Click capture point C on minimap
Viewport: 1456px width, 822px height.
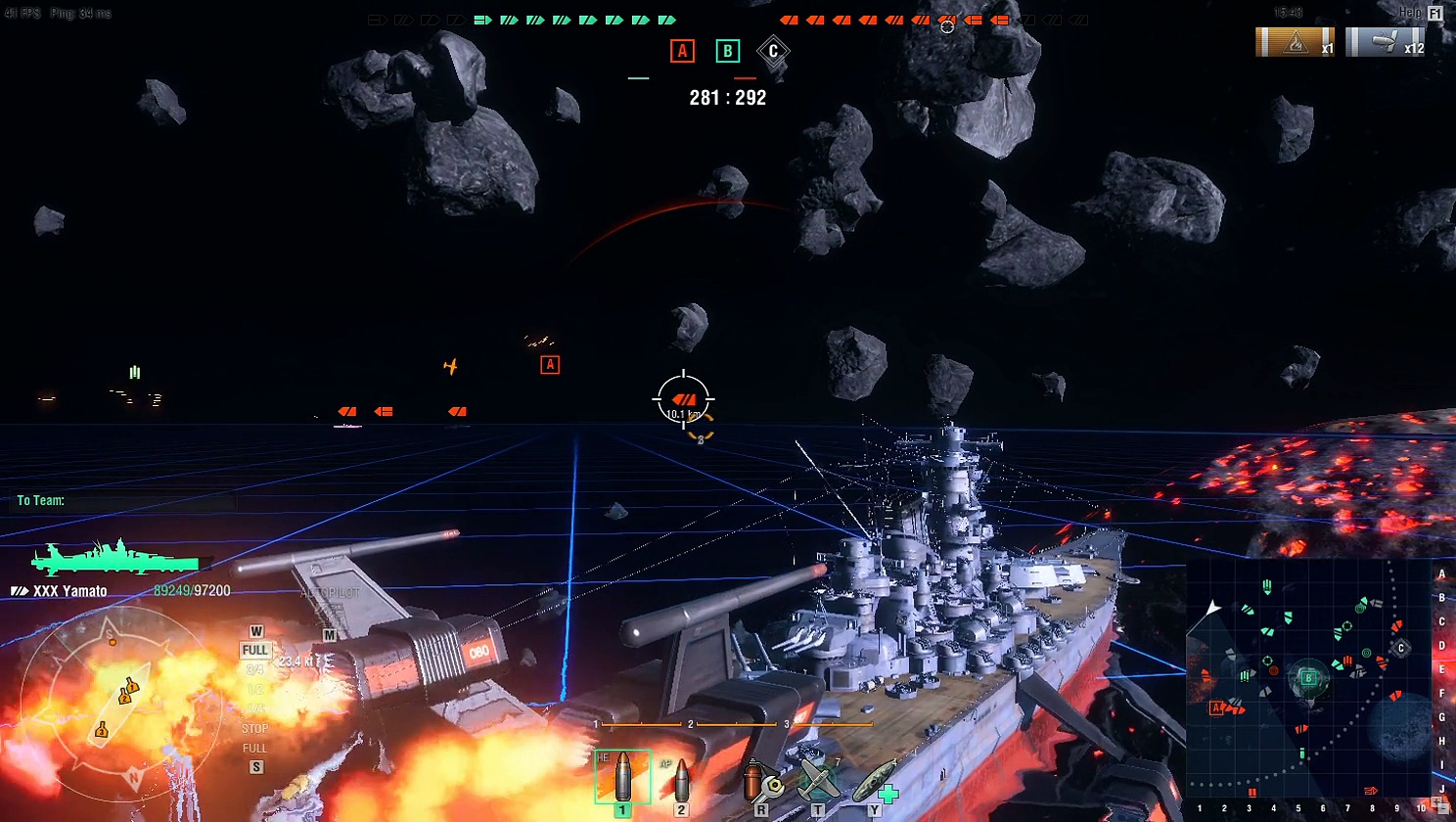[x=1400, y=648]
